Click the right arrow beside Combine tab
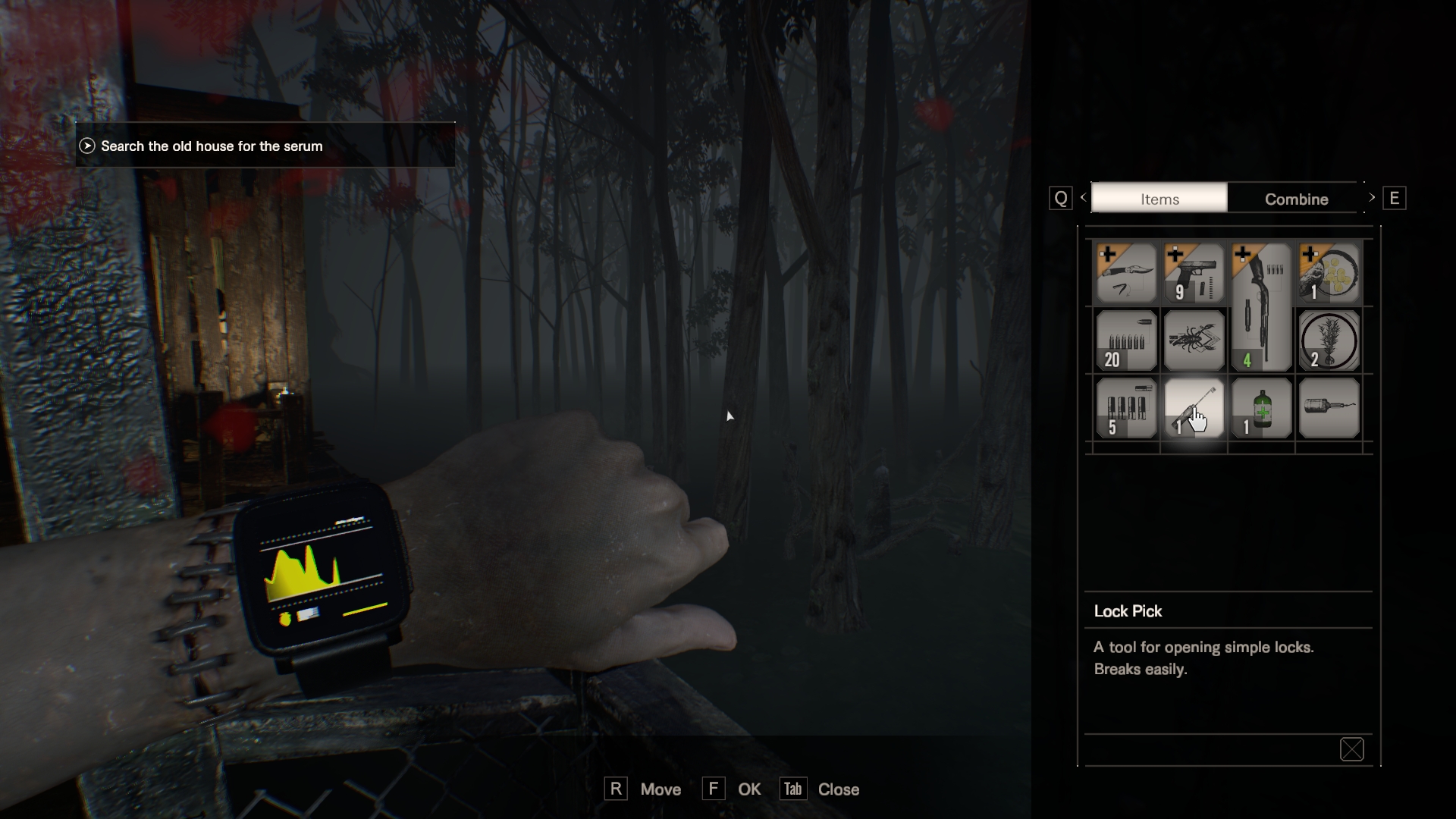Viewport: 1456px width, 819px height. click(x=1372, y=198)
